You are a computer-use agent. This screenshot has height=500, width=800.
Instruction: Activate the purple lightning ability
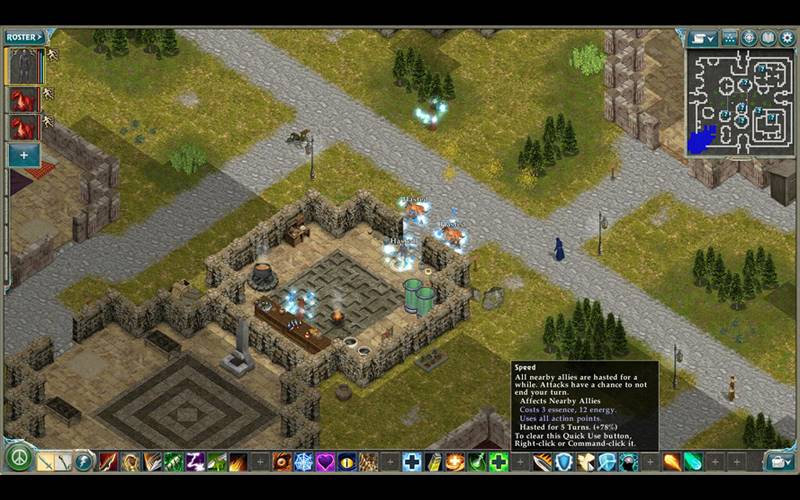[x=195, y=461]
